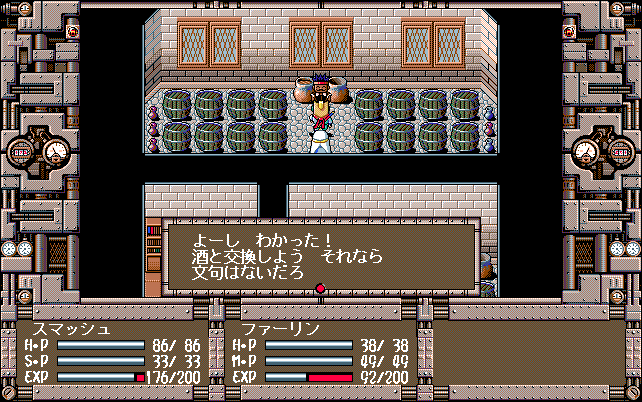The width and height of the screenshot is (642, 402).
Task: Advance the 「よーし わかった!」 dialogue box
Action: [x=321, y=256]
